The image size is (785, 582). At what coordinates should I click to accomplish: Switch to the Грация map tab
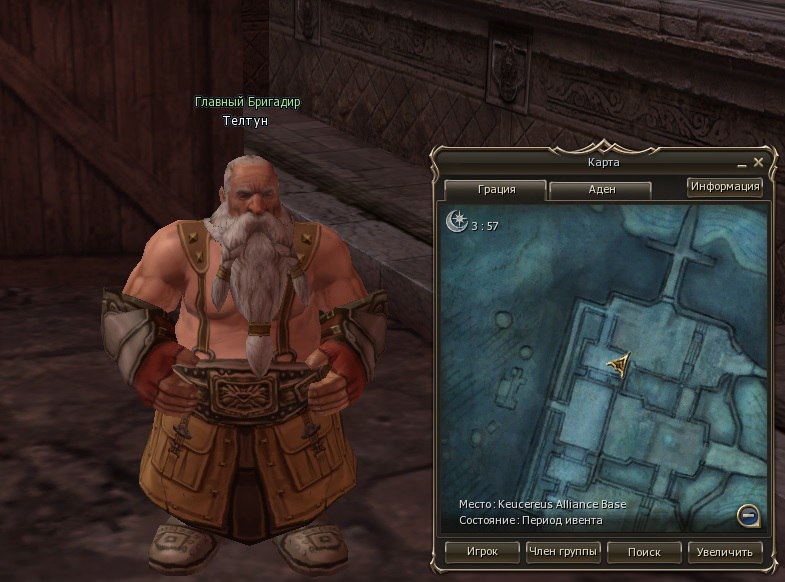pyautogui.click(x=494, y=189)
